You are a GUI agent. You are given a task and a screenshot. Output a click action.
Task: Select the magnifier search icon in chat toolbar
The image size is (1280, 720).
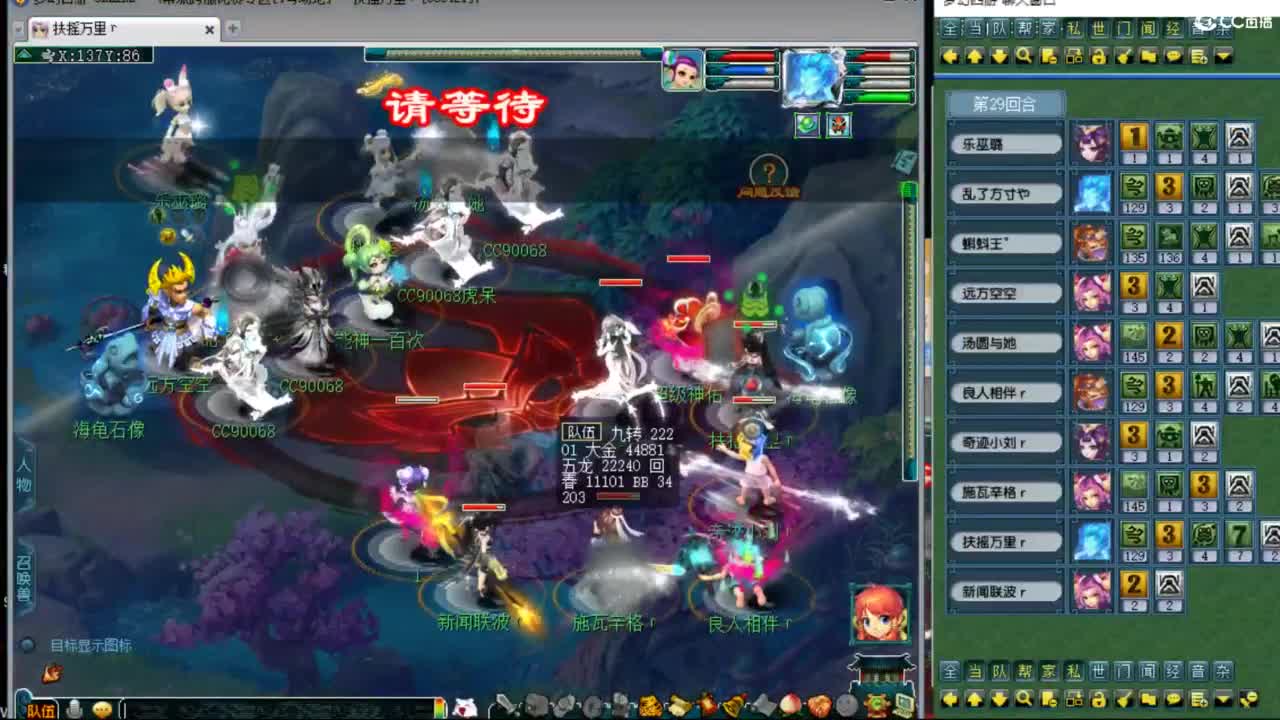tap(1024, 57)
